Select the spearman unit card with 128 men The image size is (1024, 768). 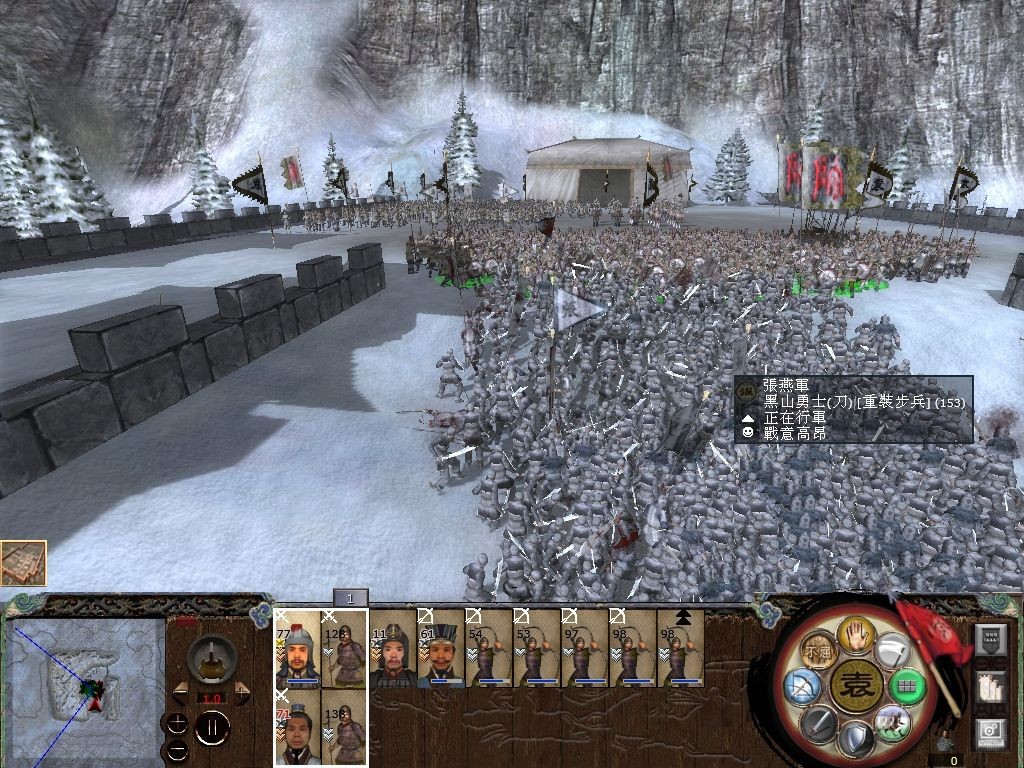[345, 649]
